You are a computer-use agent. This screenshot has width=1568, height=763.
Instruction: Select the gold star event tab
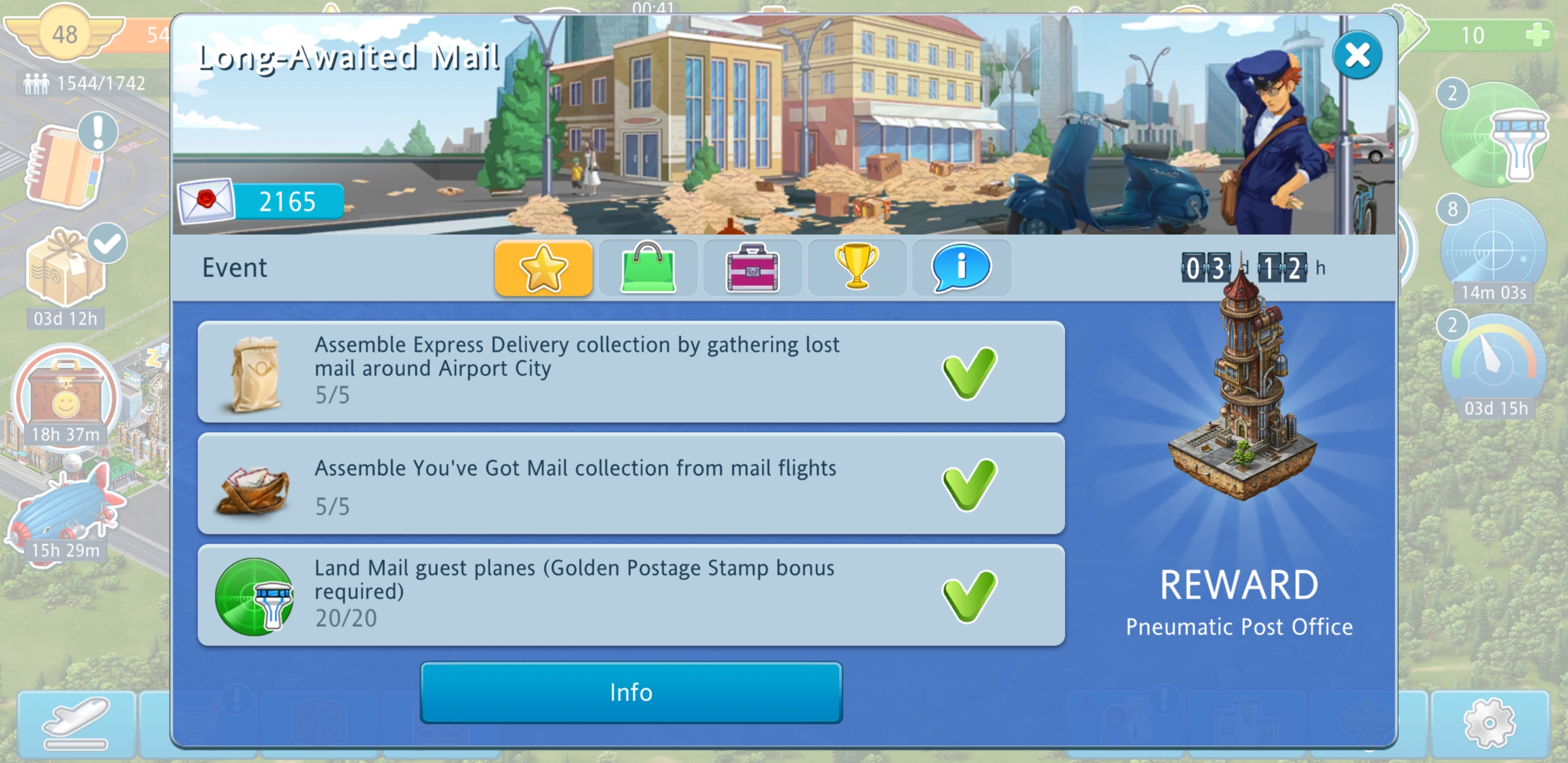coord(543,268)
